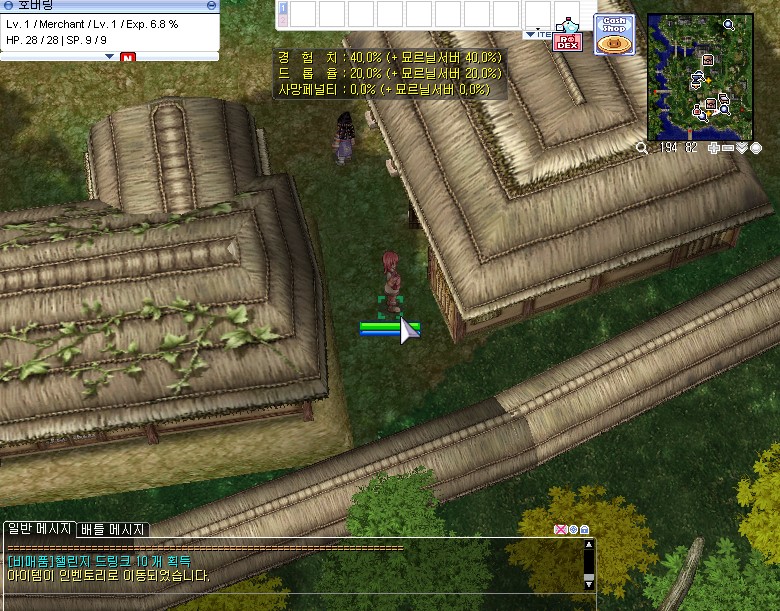The height and width of the screenshot is (611, 780).
Task: Click the minimap
Action: (x=700, y=76)
